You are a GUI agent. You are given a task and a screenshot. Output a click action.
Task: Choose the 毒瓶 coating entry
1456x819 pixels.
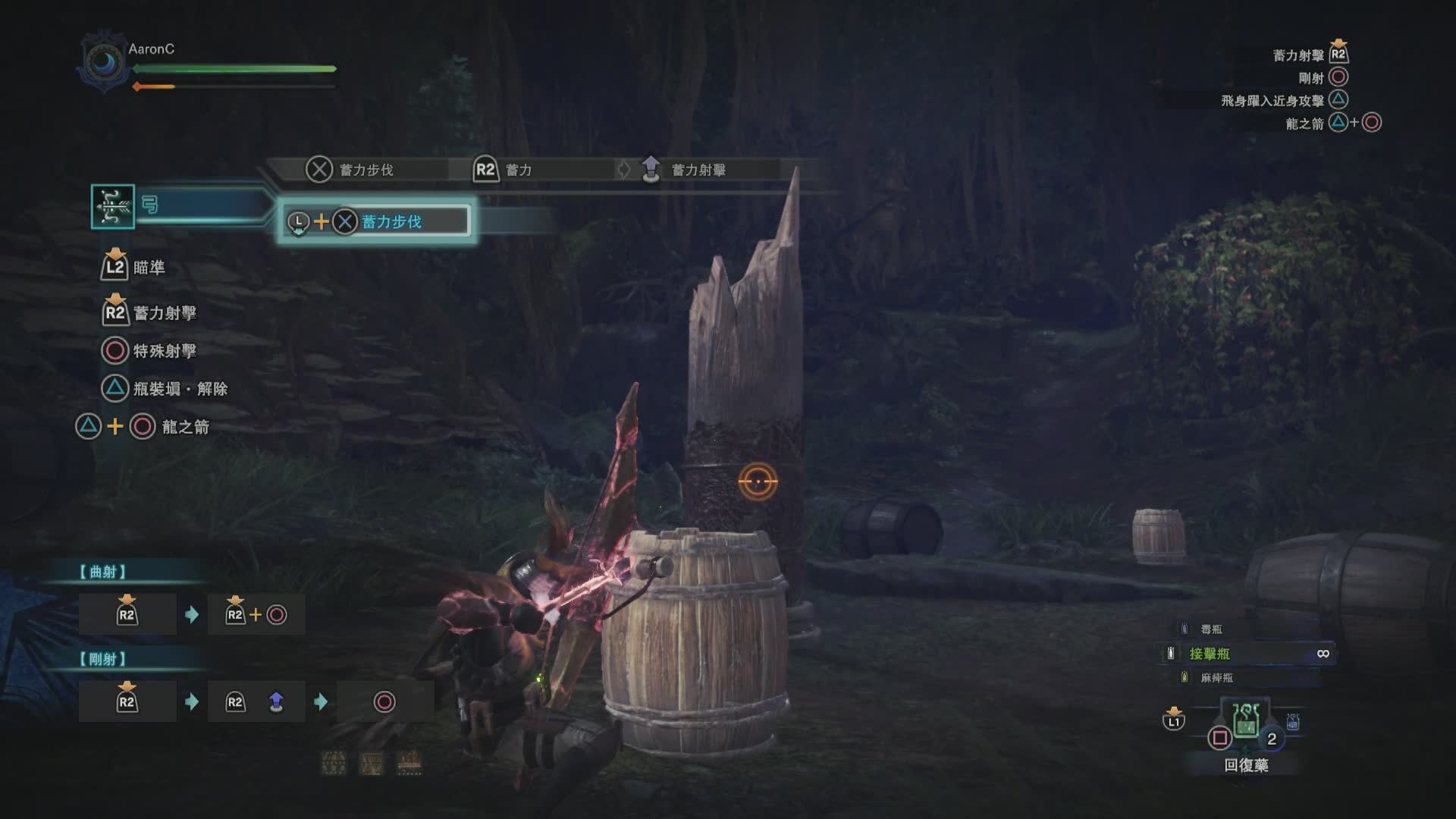(1211, 629)
